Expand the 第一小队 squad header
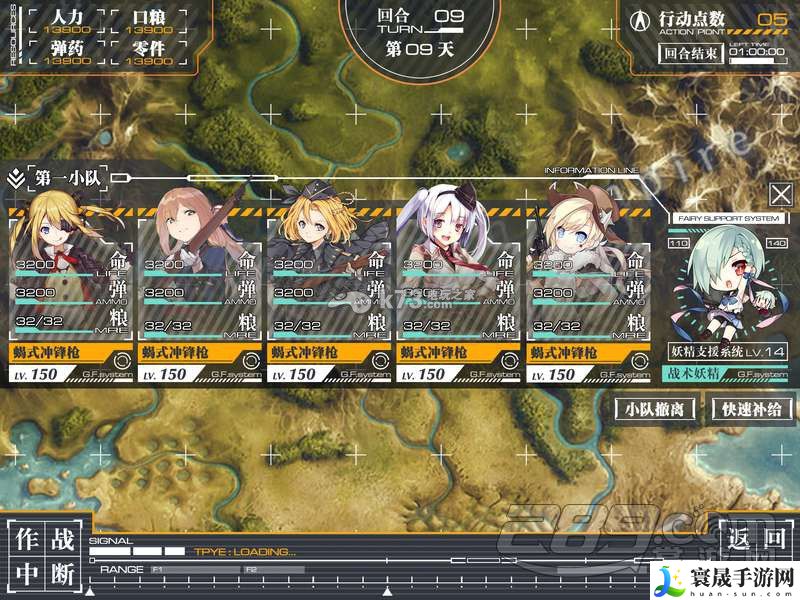Image resolution: width=800 pixels, height=600 pixels. 62,177
